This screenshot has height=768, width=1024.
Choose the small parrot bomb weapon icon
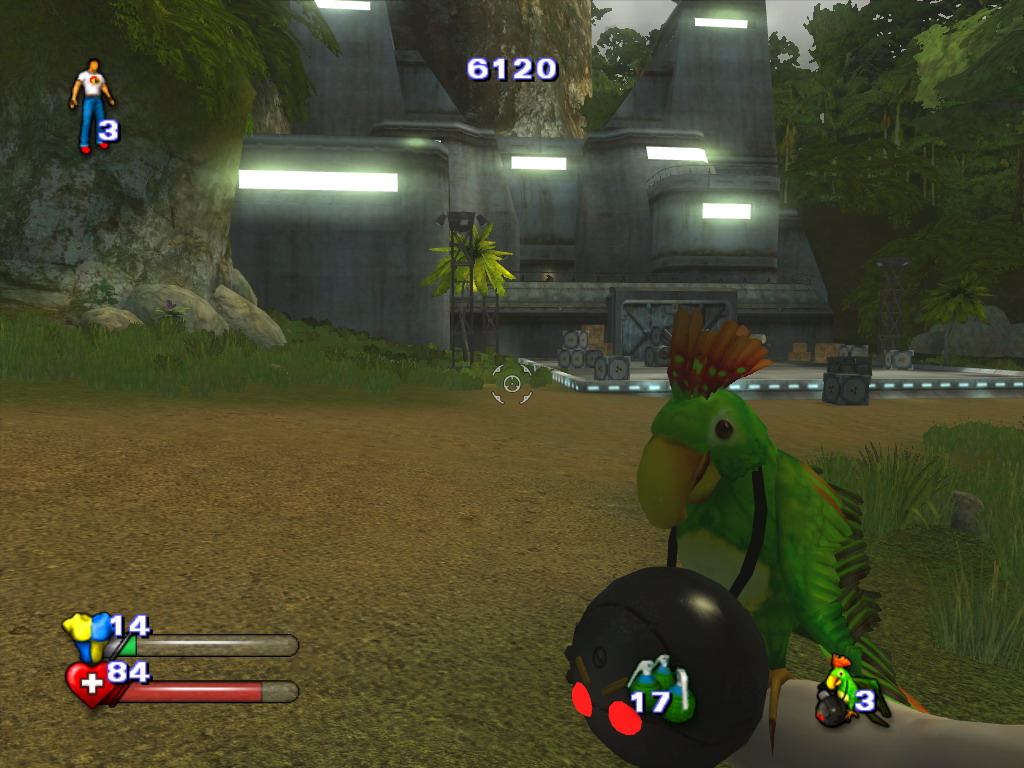click(838, 692)
